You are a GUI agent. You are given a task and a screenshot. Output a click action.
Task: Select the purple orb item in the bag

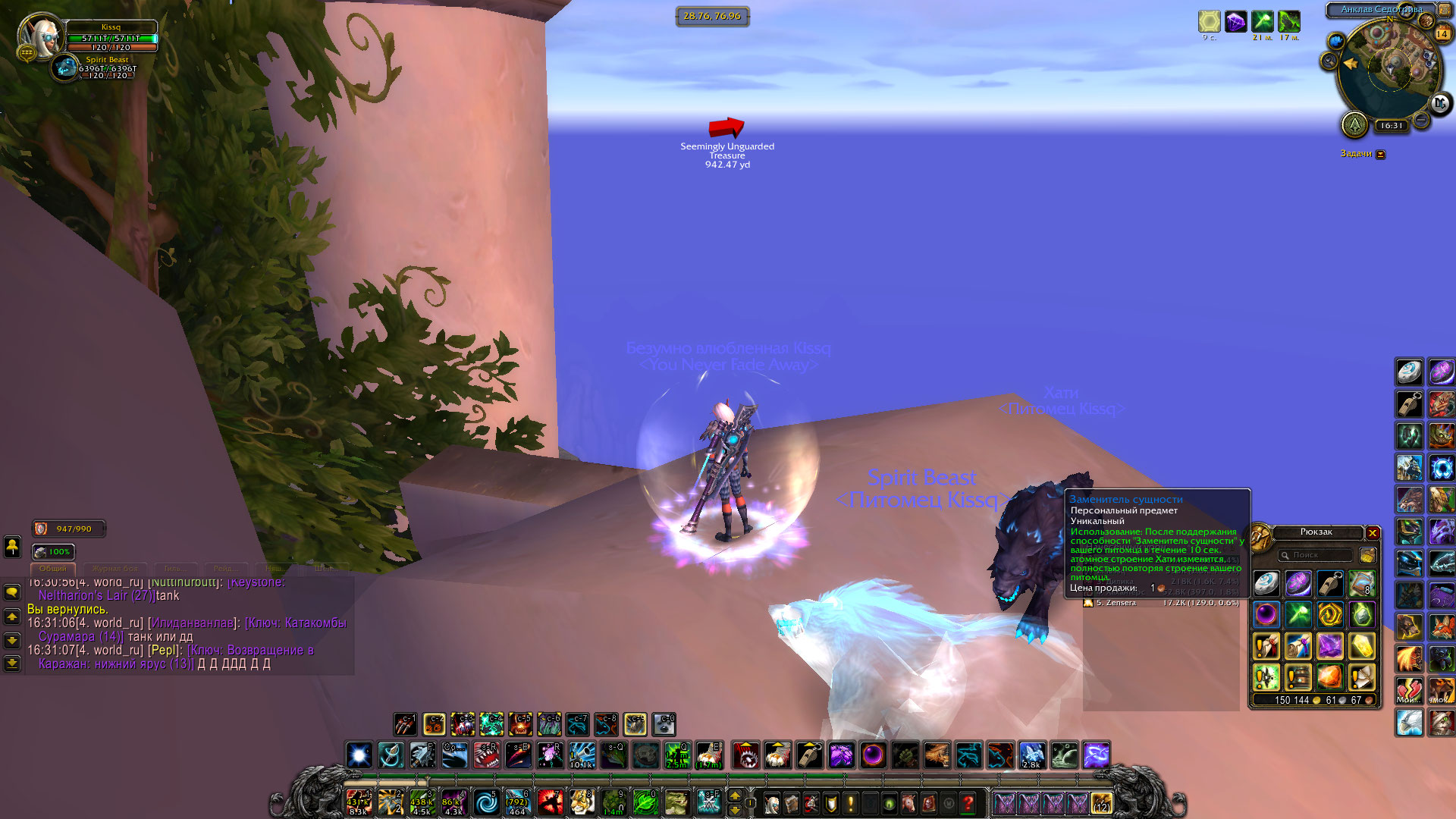[1266, 614]
